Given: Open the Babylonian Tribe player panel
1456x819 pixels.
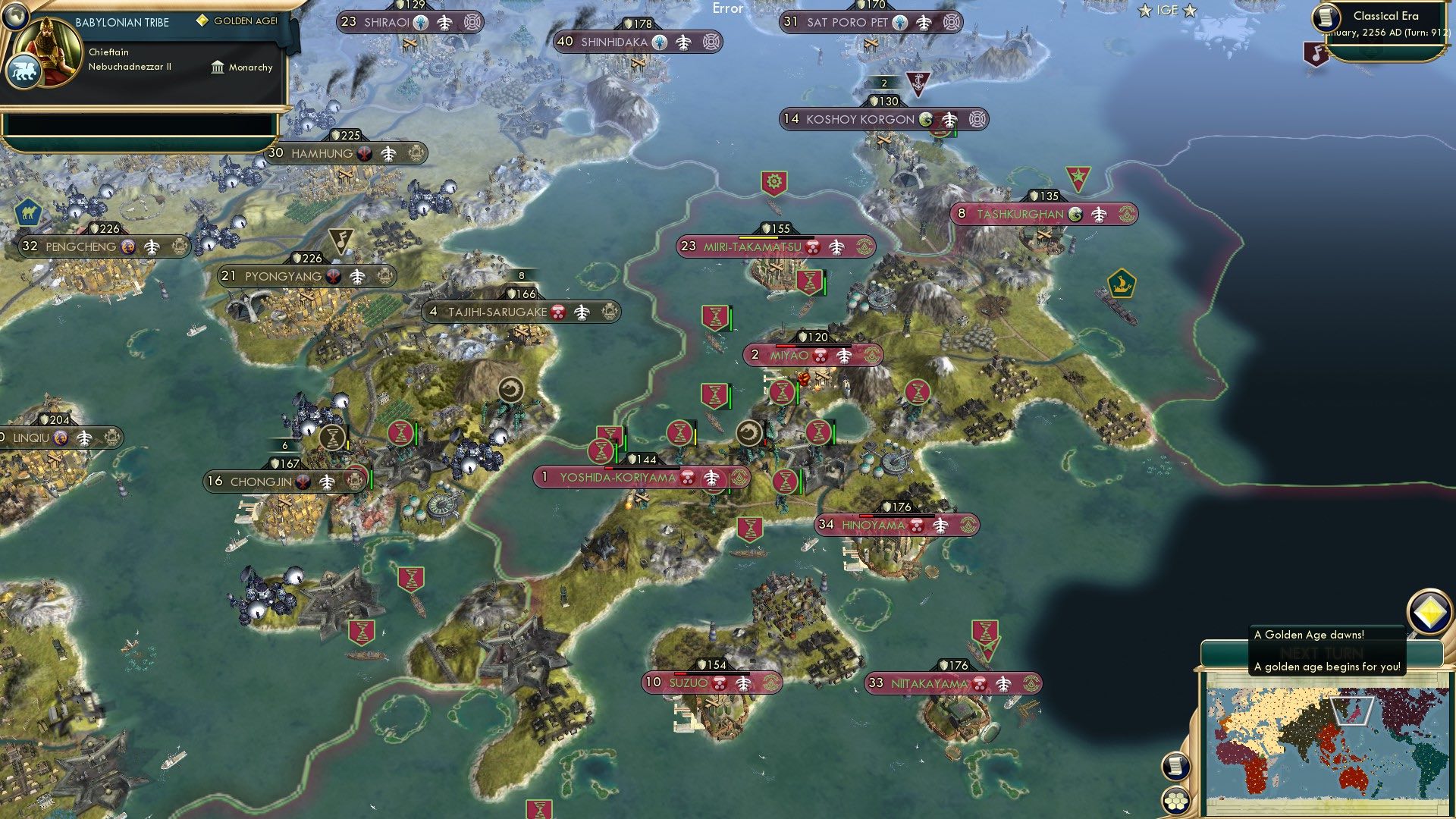Looking at the screenshot, I should pos(121,23).
